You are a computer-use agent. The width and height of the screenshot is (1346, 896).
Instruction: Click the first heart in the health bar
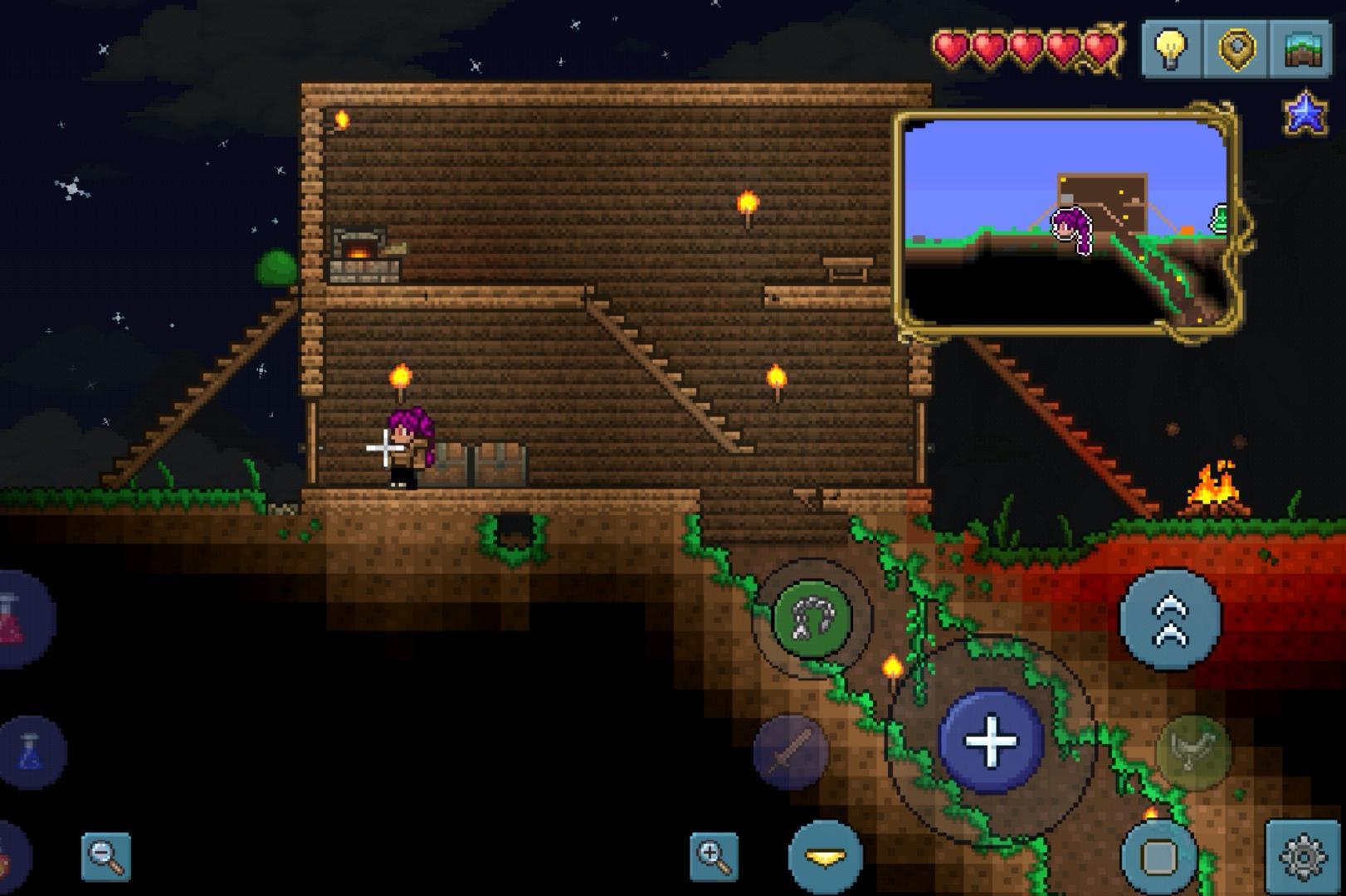click(x=949, y=47)
